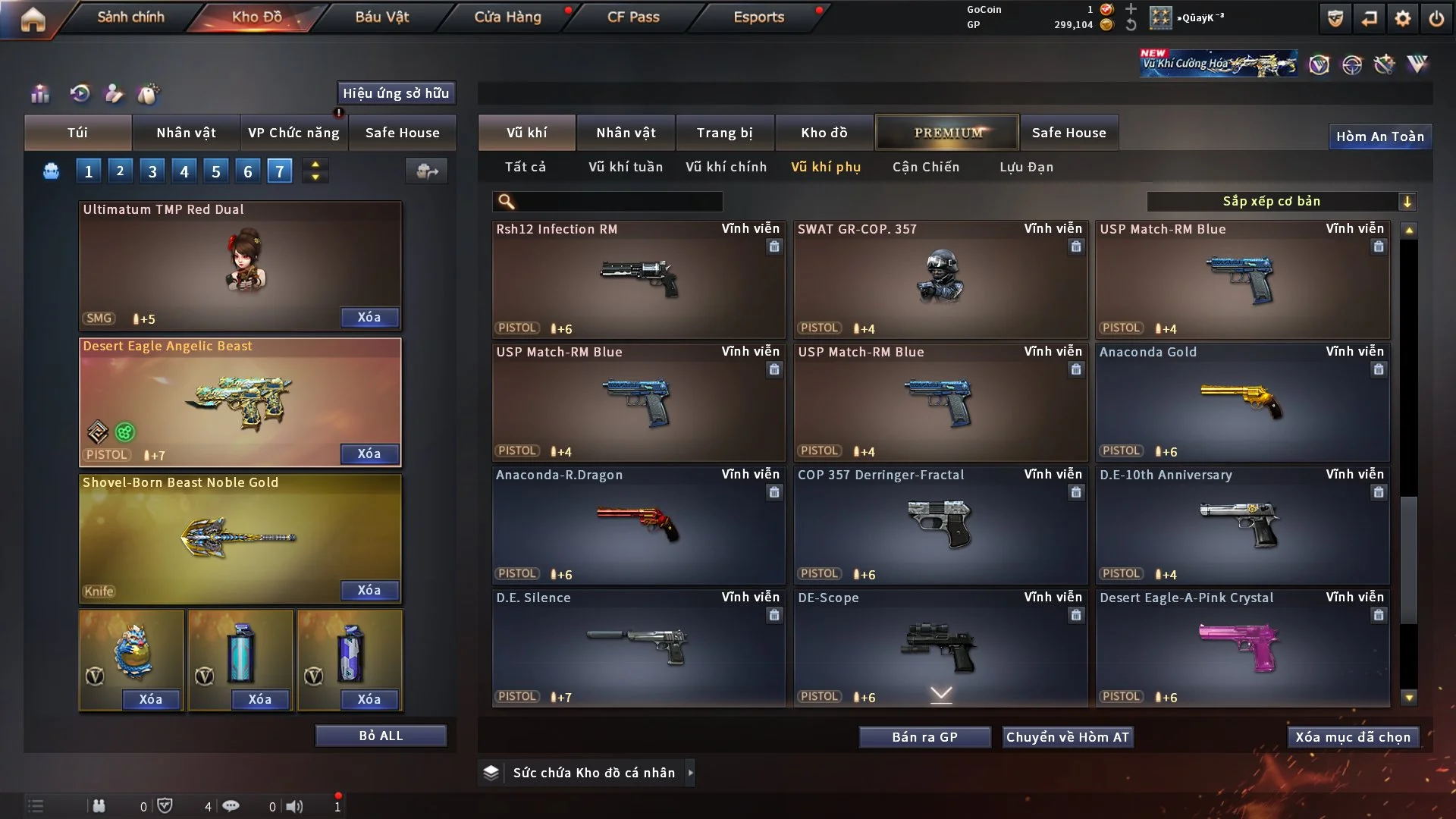1456x819 pixels.
Task: Pick the Rsh12 Infection RM pistol
Action: point(639,279)
